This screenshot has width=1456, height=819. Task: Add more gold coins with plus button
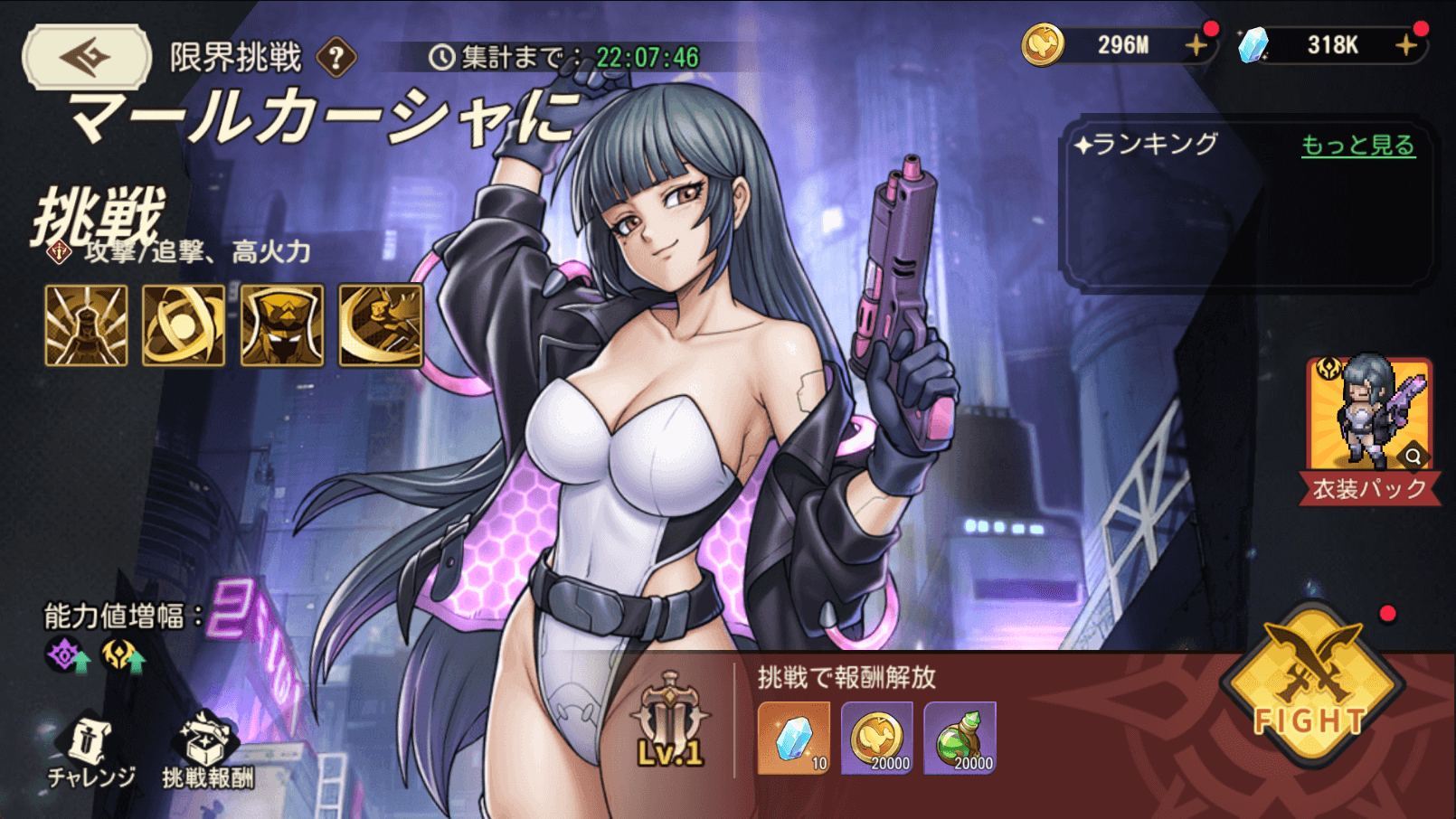(x=1196, y=44)
